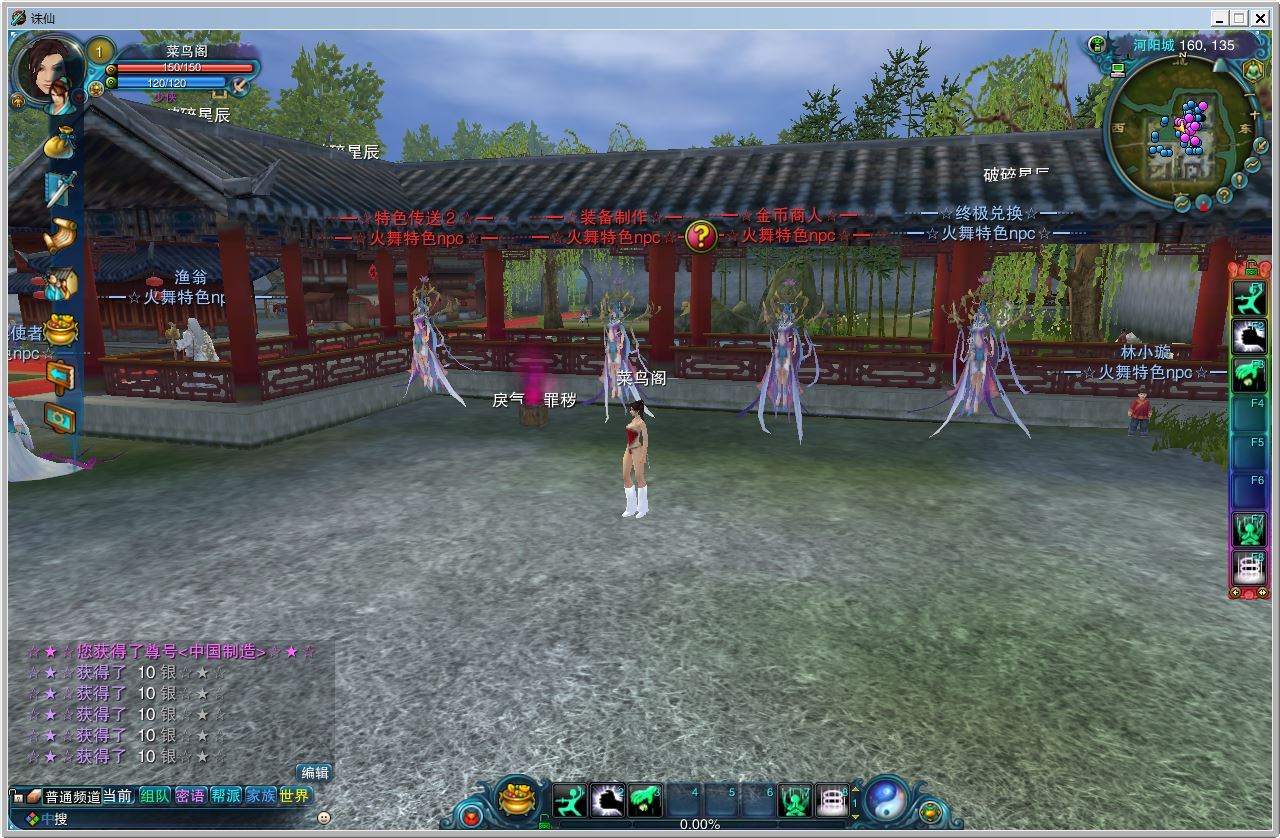Activate the white fist skill in slot 2
Screen dimensions: 1280x838
(x=608, y=800)
